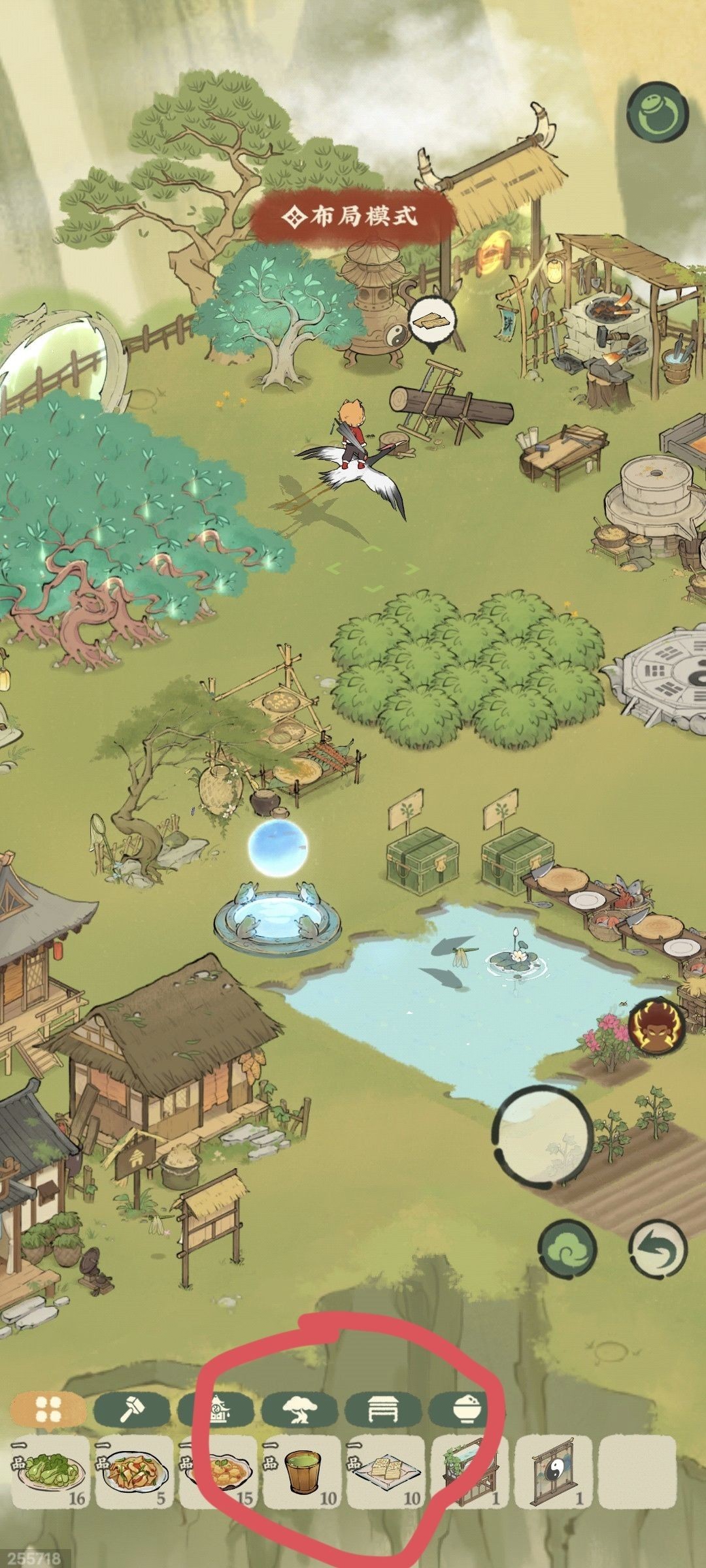The width and height of the screenshot is (706, 1568).
Task: Tap the wooden plank bubble over the sawhorse
Action: tap(432, 321)
